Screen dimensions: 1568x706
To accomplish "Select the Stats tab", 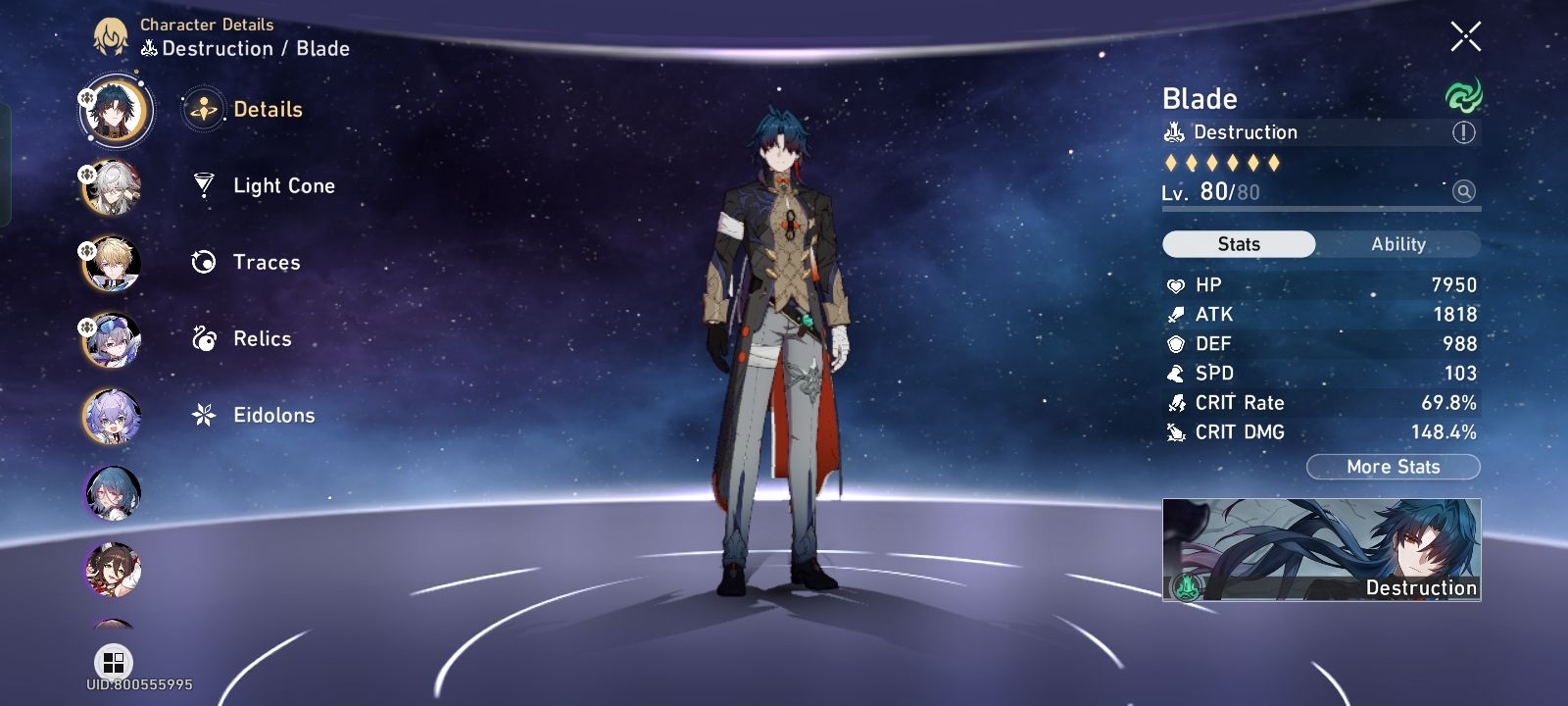I will [1238, 243].
